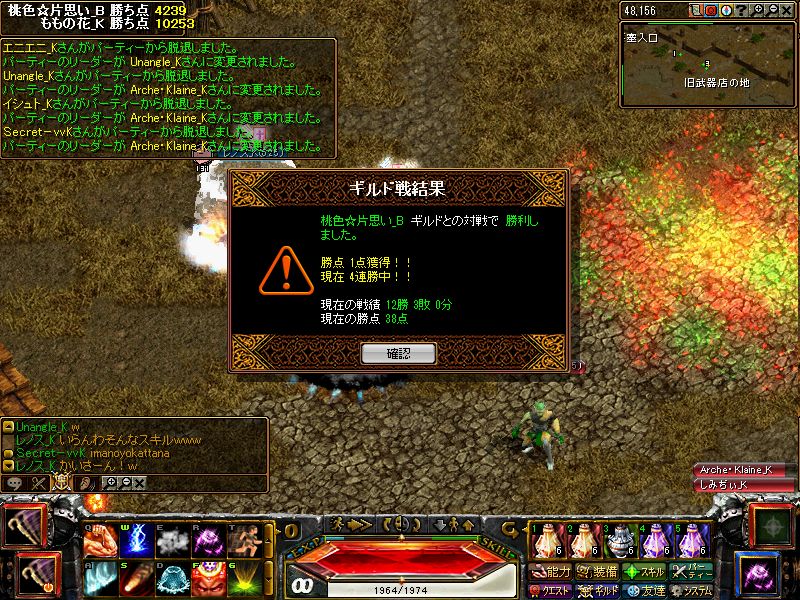
Task: Open the 友達 friends list
Action: (x=645, y=590)
